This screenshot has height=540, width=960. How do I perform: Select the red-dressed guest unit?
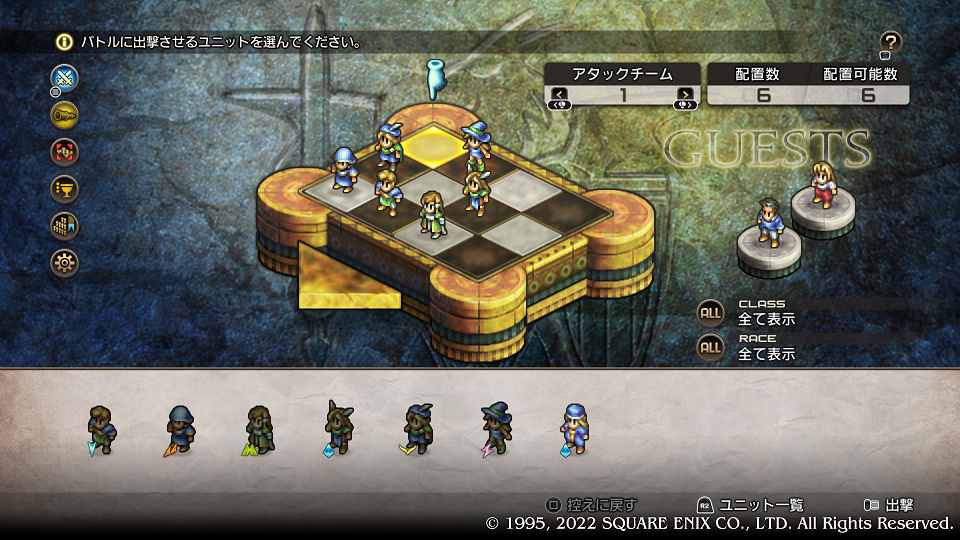[x=822, y=183]
